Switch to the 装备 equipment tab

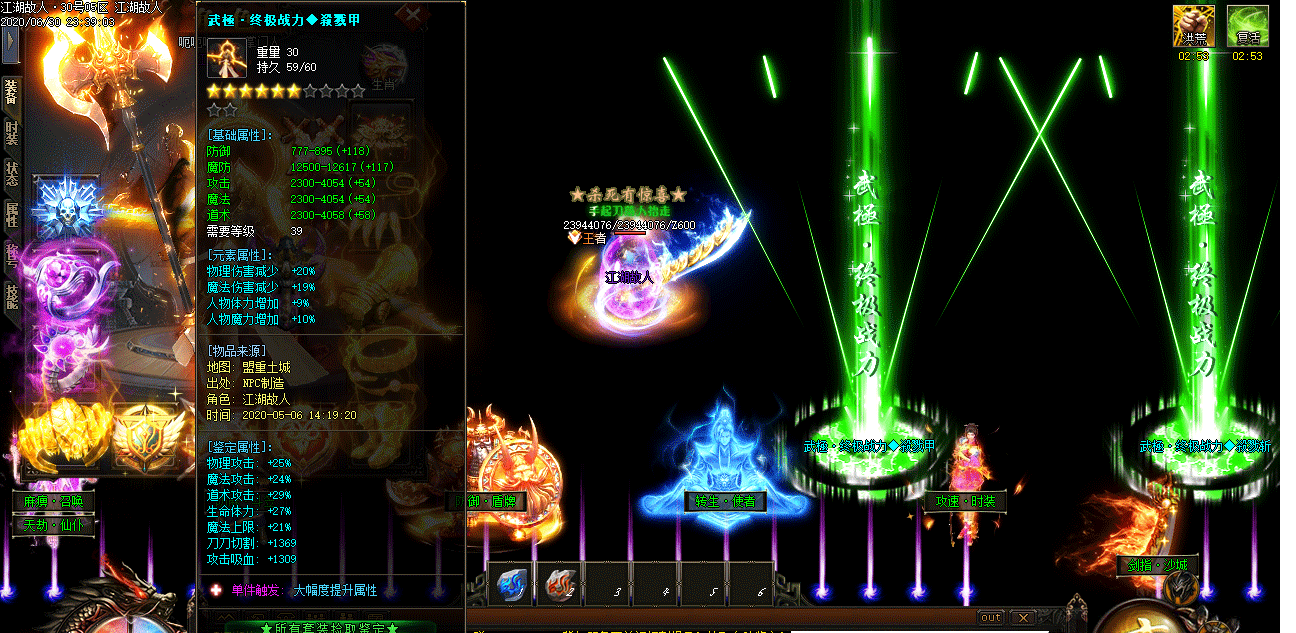(x=11, y=91)
